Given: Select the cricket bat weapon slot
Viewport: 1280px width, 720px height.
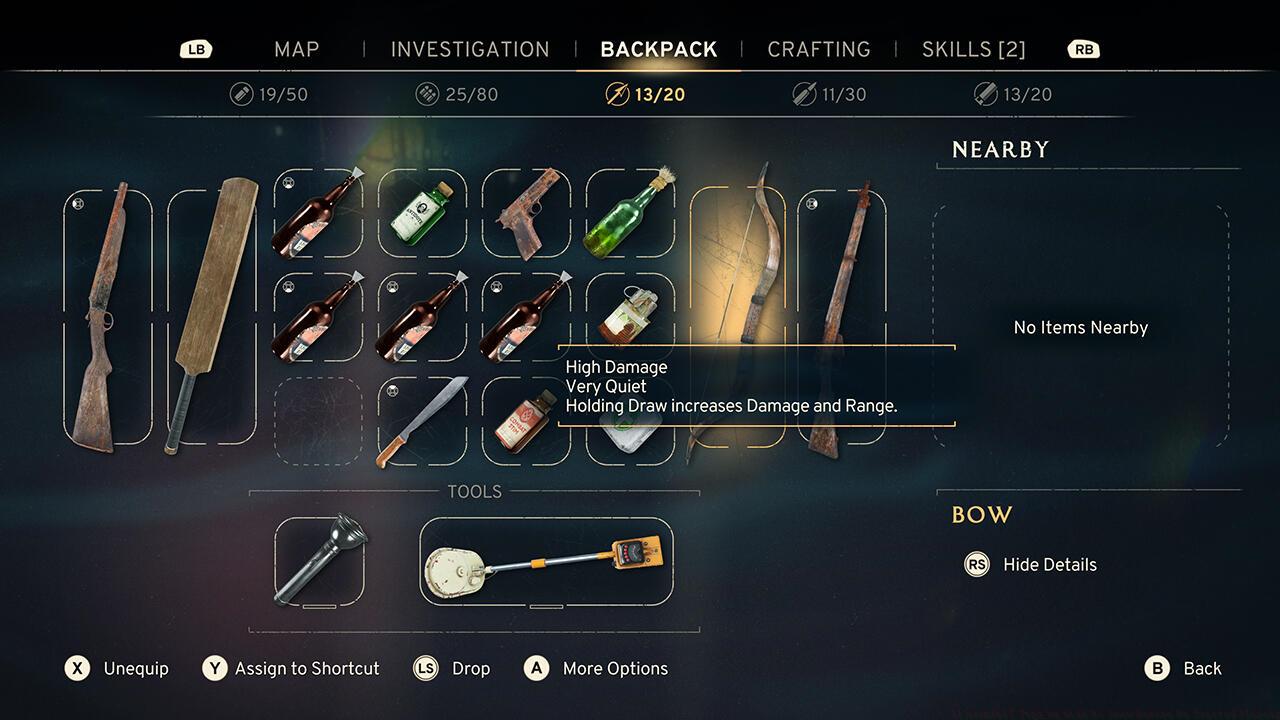Looking at the screenshot, I should click(x=211, y=315).
